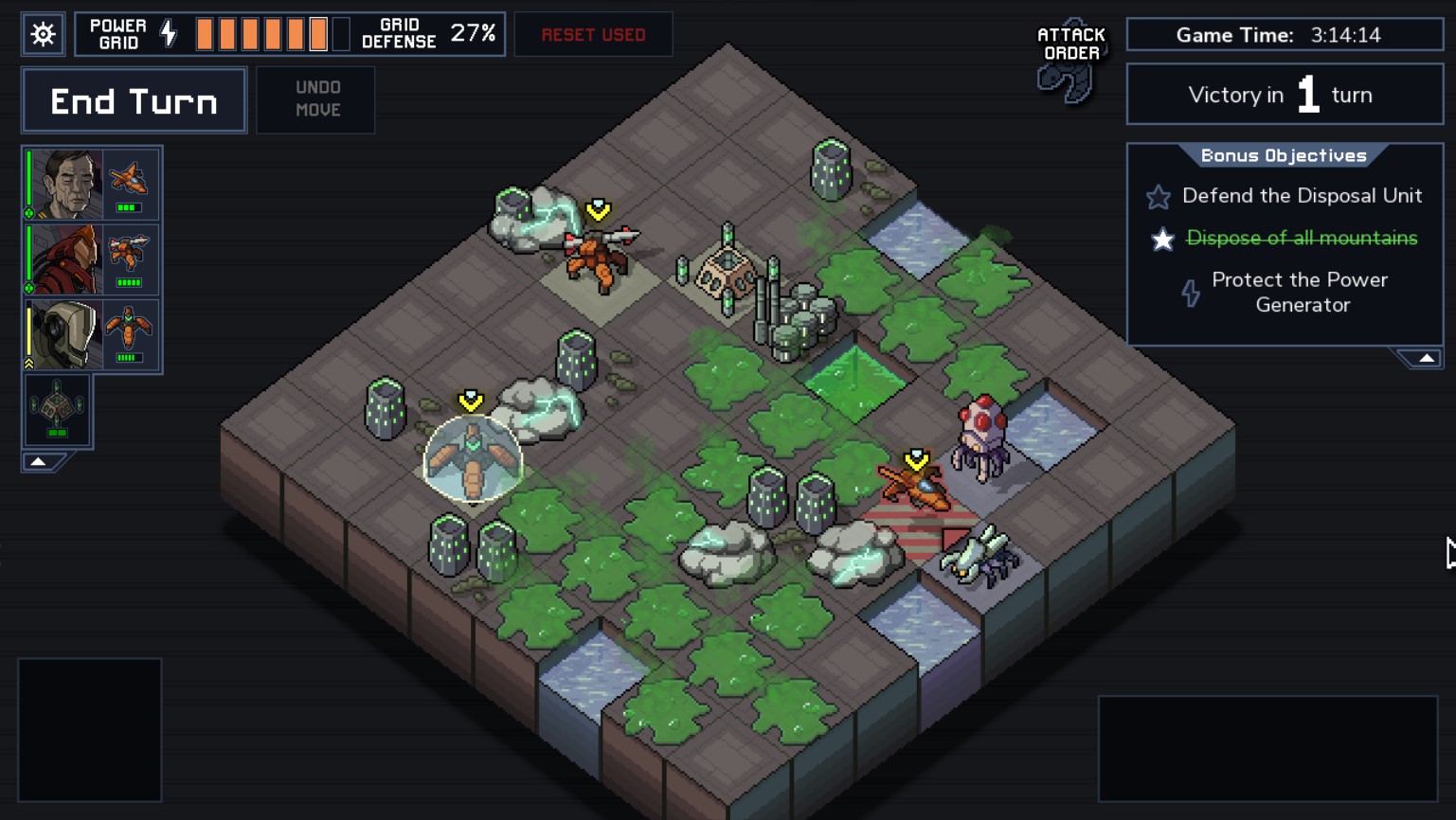Collapse the Bonus Objectives panel
This screenshot has height=820, width=1456.
1428,356
